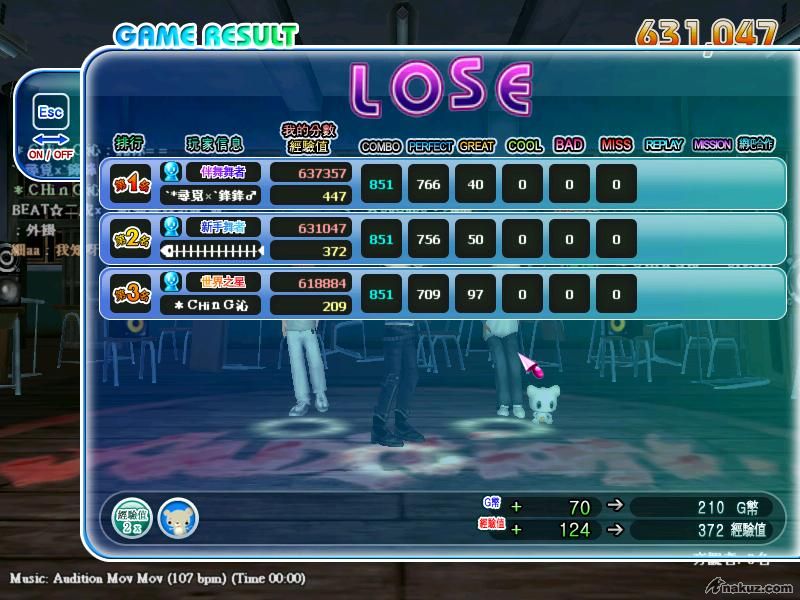Viewport: 800px width, 600px height.
Task: Click the green 經驗值 2x bonus icon
Action: pos(131,517)
